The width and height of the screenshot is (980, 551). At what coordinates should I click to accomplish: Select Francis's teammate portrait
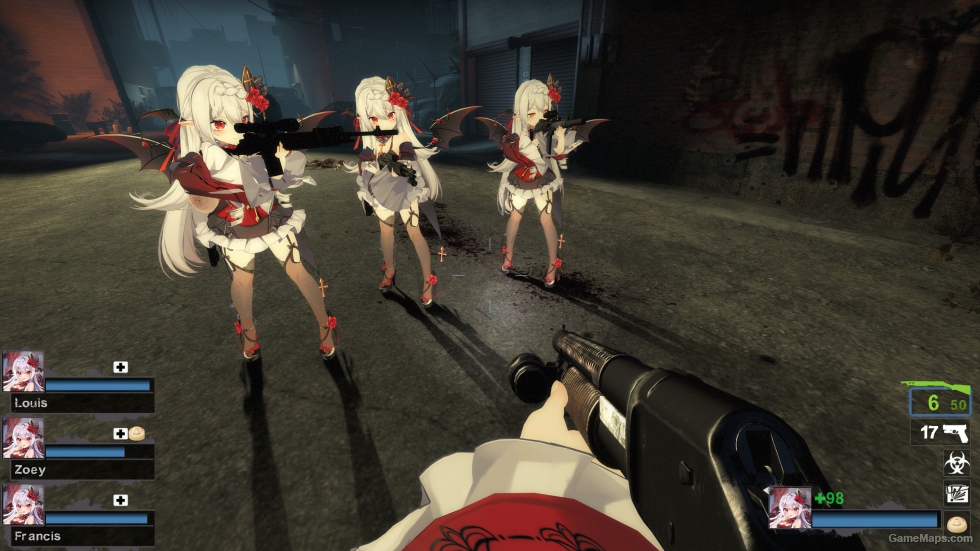click(x=24, y=504)
